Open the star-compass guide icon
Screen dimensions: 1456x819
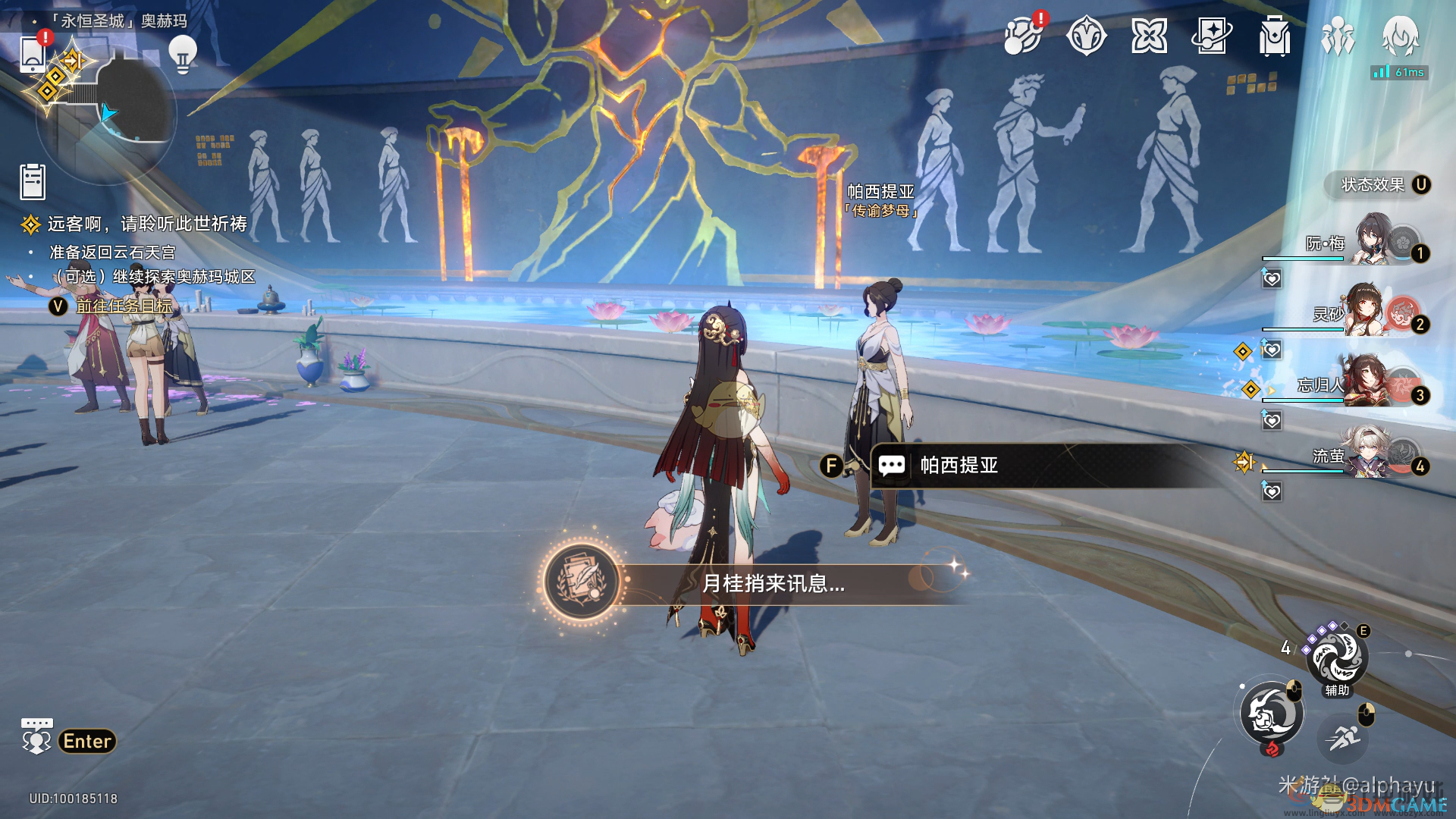(1086, 36)
